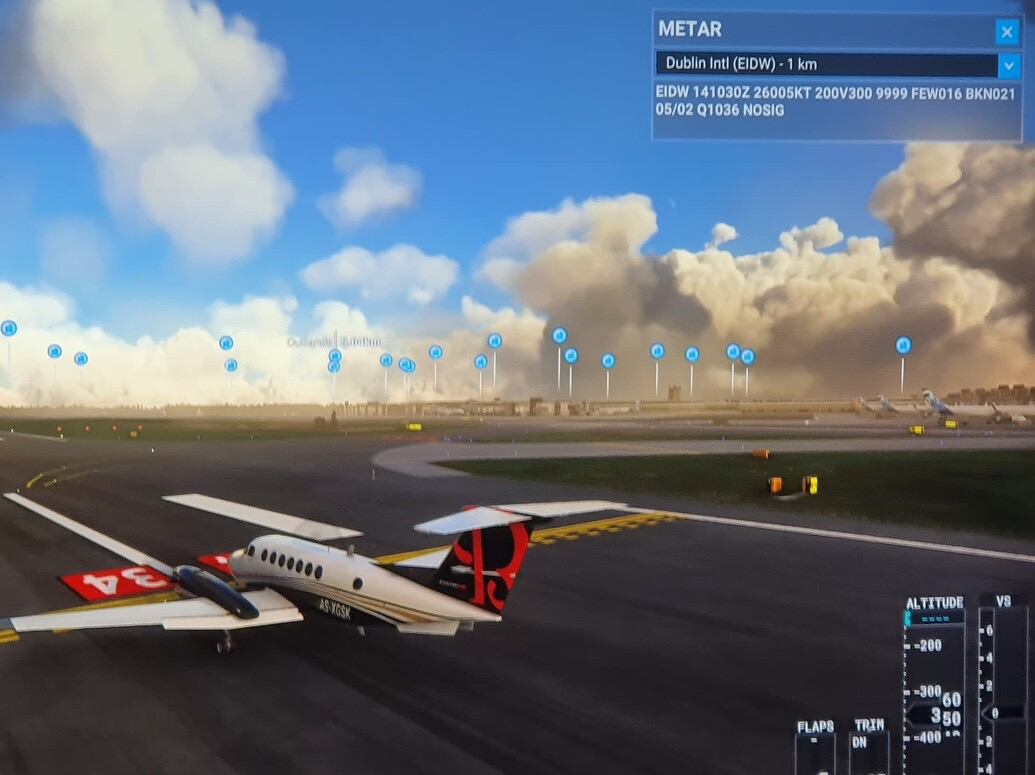Close the METAR panel
Screen dimensions: 1035x775
(x=1007, y=32)
